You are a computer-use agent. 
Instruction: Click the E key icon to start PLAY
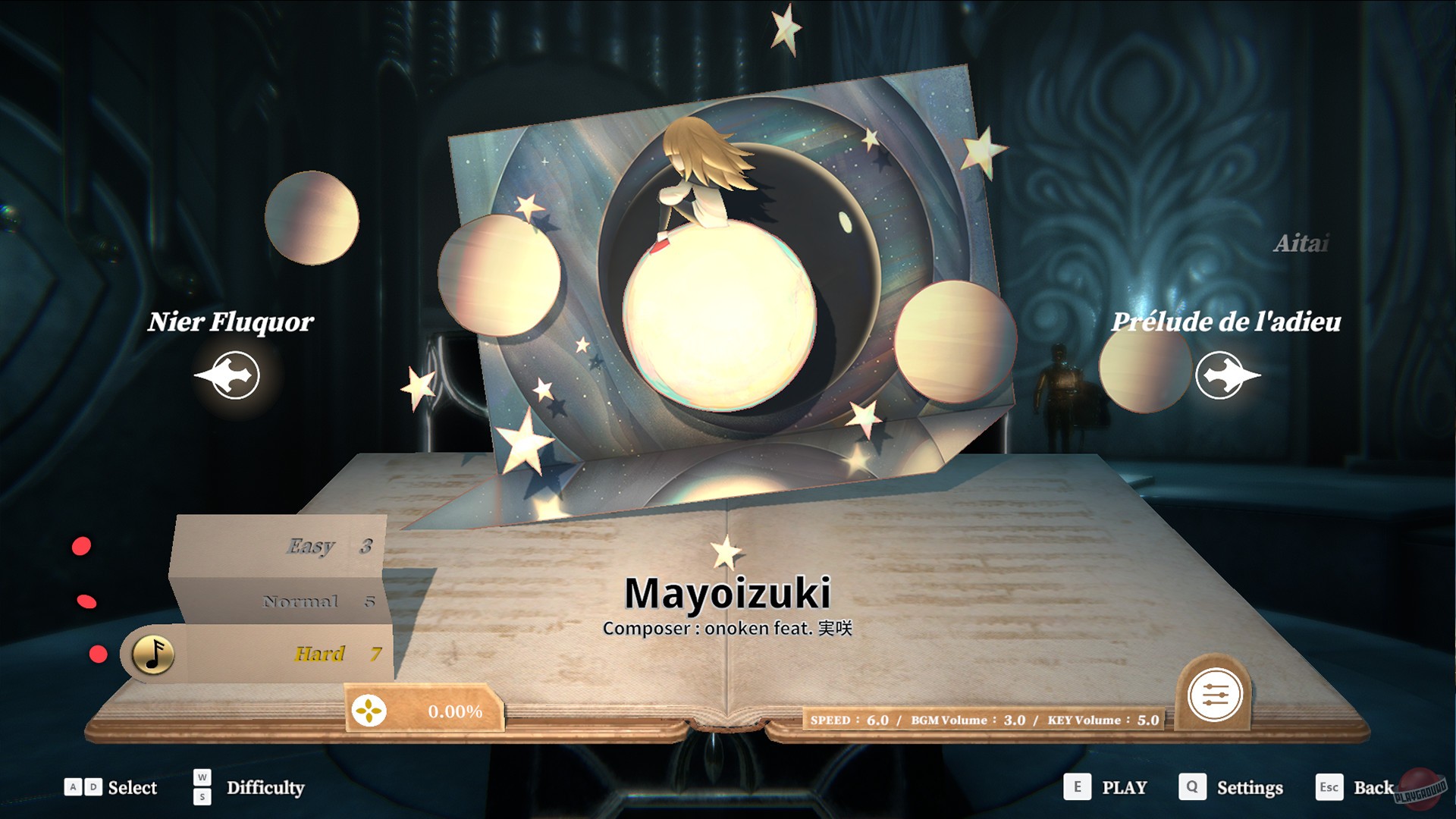click(1076, 788)
